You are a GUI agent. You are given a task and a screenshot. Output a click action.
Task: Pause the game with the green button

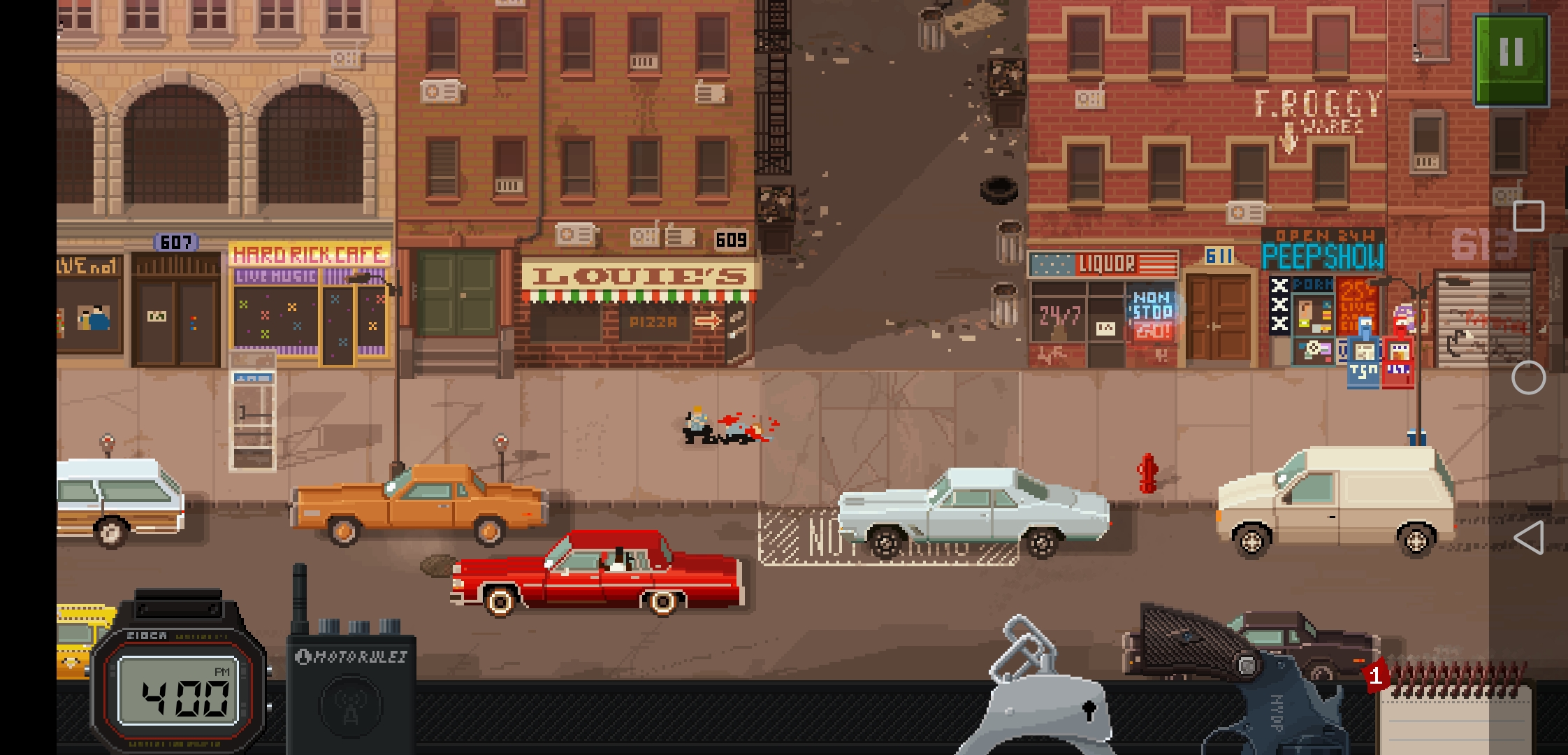[1511, 60]
